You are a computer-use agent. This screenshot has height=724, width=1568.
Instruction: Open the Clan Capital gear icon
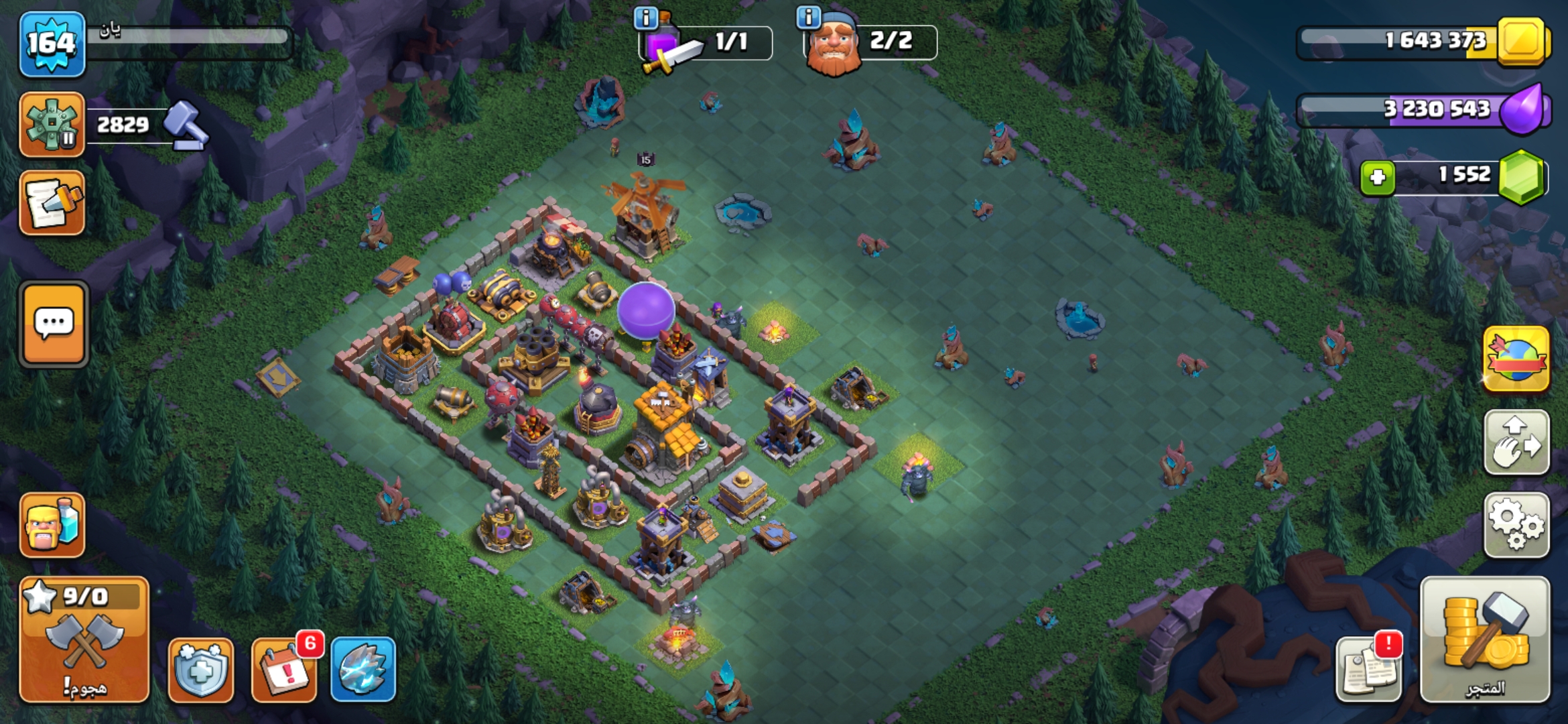click(52, 125)
